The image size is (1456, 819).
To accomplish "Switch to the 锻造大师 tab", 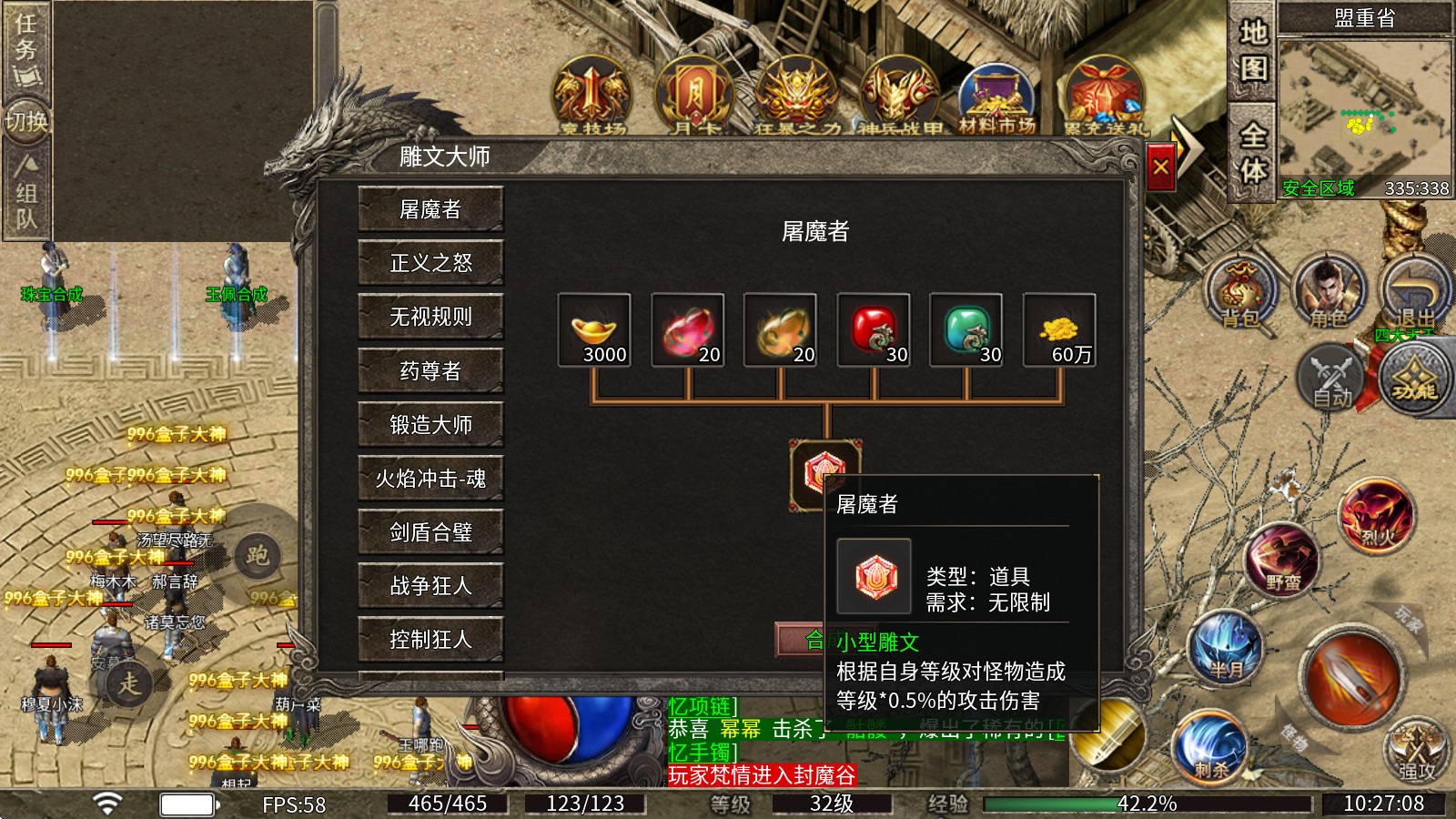I will coord(431,425).
